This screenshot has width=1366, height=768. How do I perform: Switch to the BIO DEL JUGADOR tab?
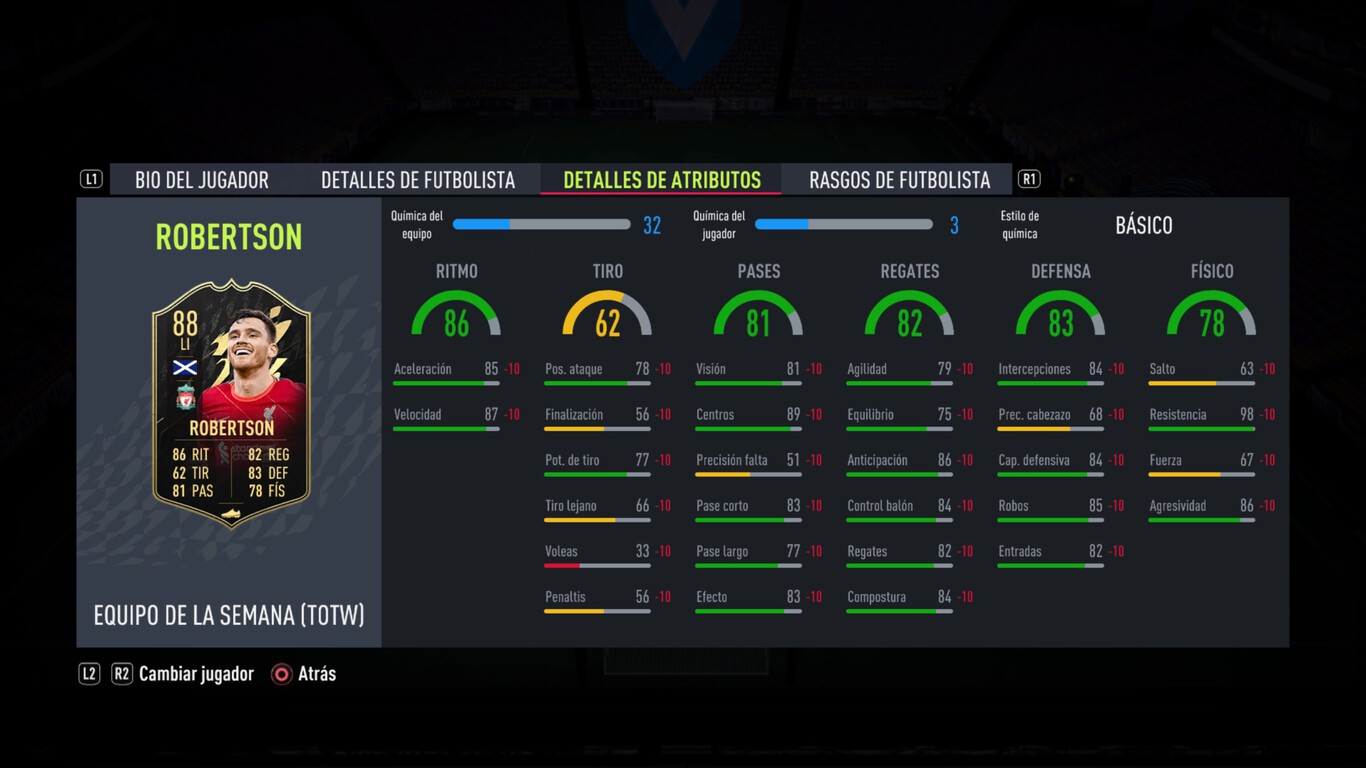coord(201,179)
